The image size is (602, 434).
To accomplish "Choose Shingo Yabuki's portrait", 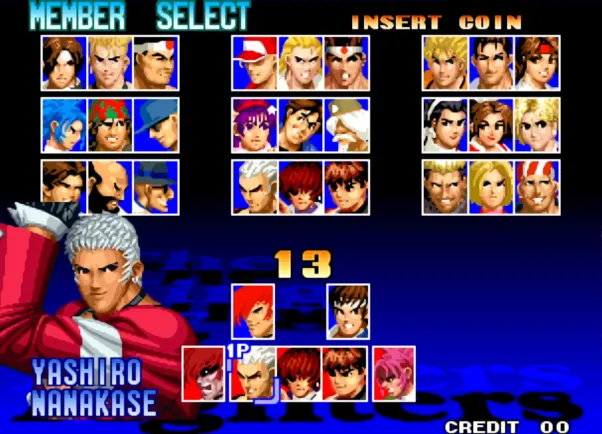I will pyautogui.click(x=348, y=310).
